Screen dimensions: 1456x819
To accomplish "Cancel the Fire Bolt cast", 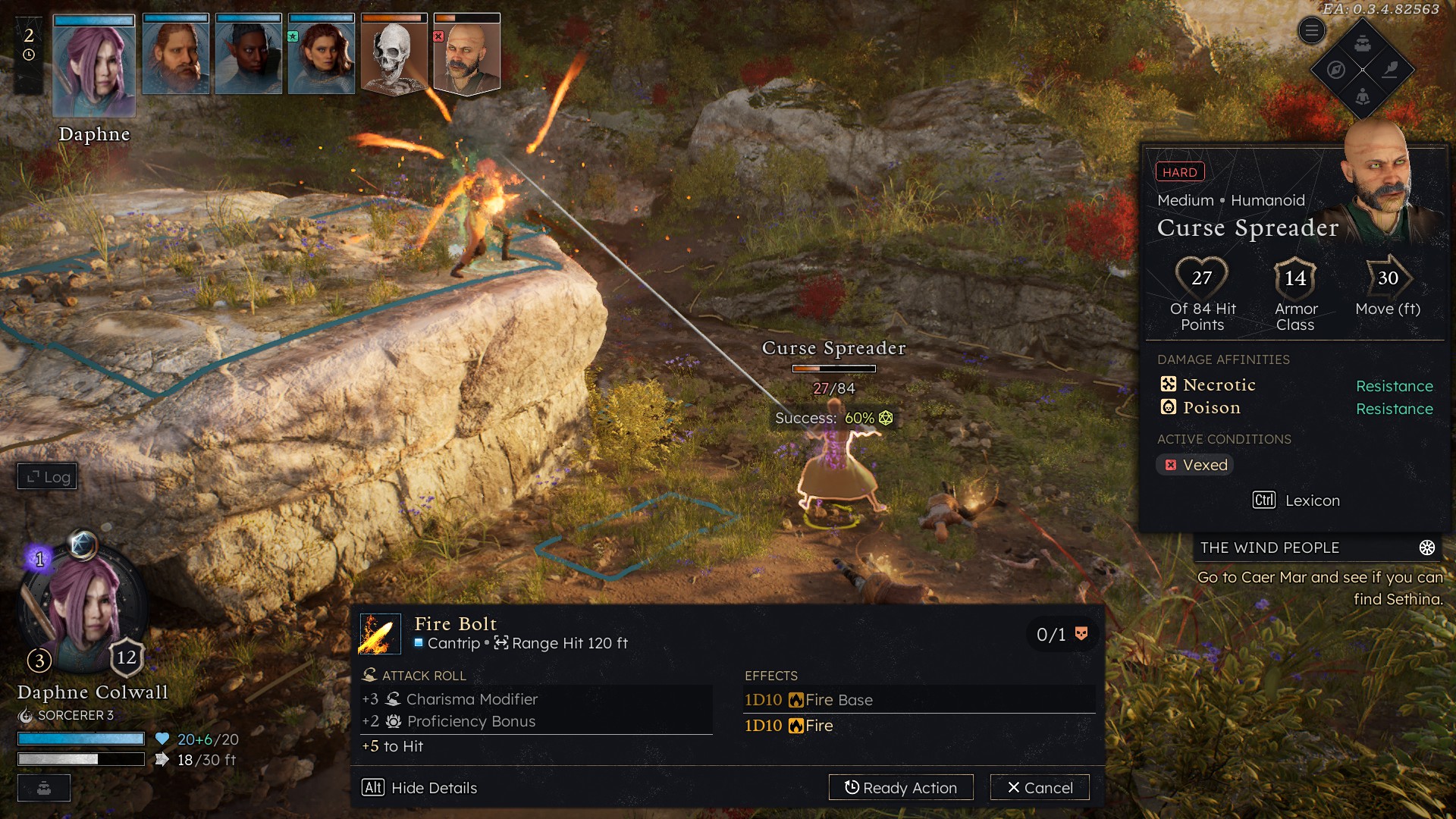I will pyautogui.click(x=1040, y=787).
